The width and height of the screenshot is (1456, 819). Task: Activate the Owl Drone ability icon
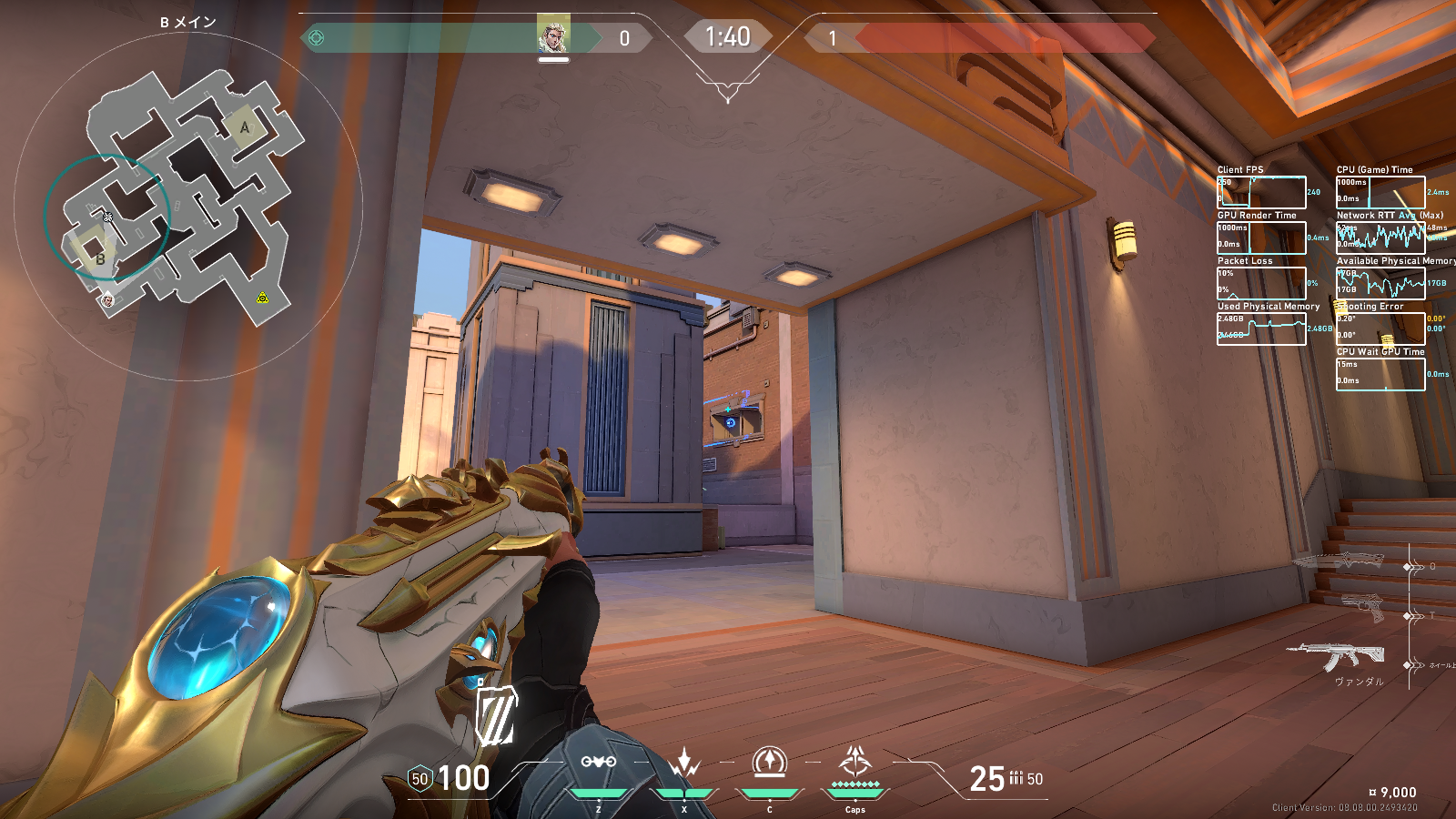pyautogui.click(x=598, y=762)
